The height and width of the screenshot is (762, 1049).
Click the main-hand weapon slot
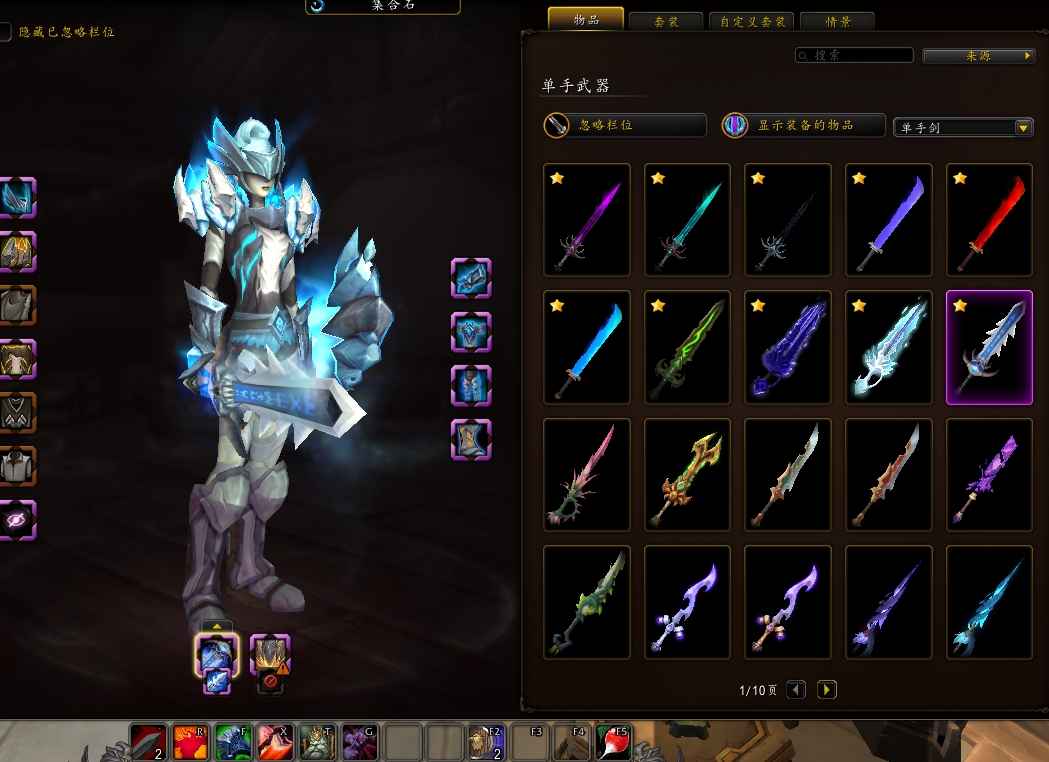coord(217,654)
